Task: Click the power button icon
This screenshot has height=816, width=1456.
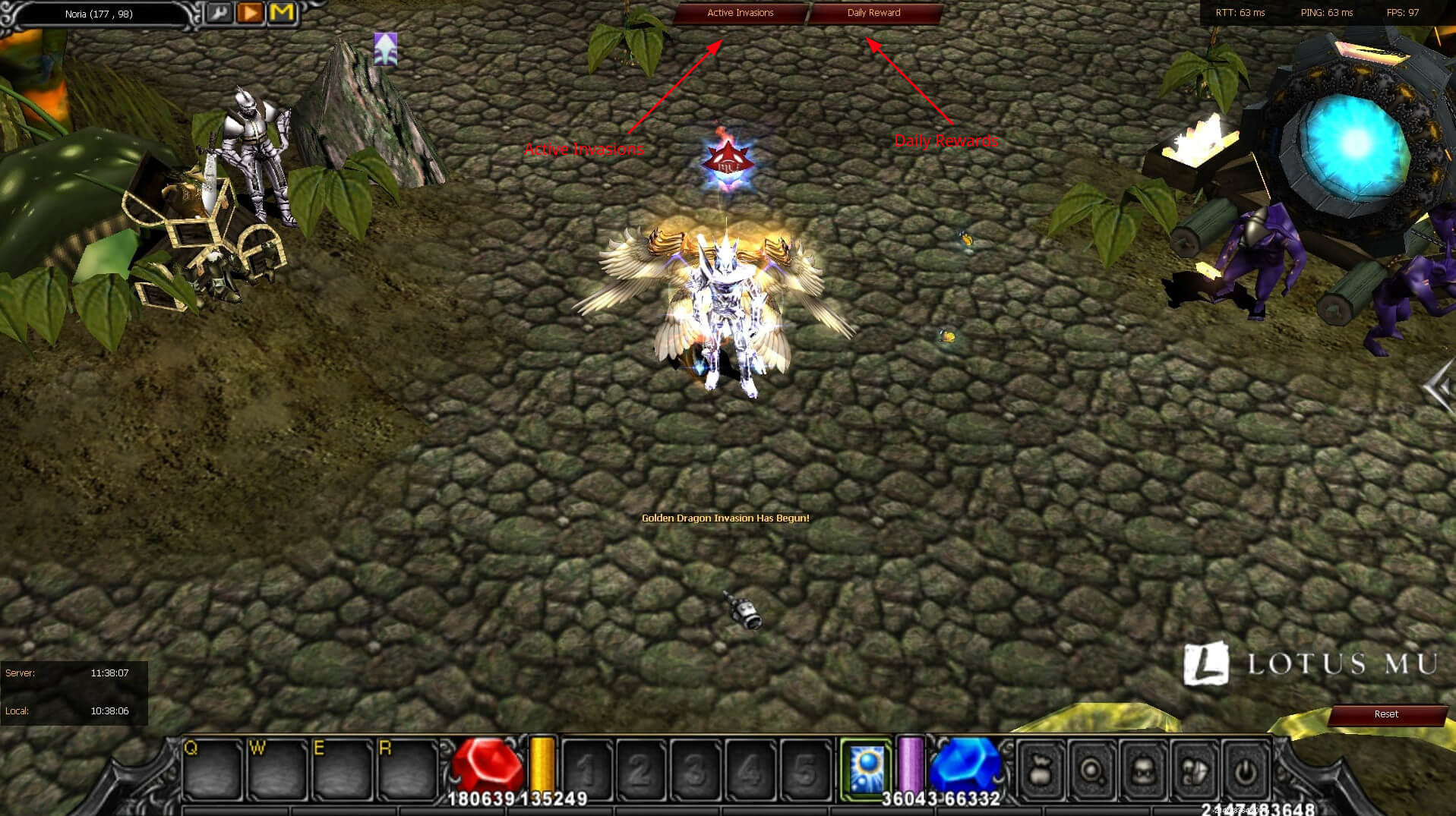Action: coord(1245,771)
